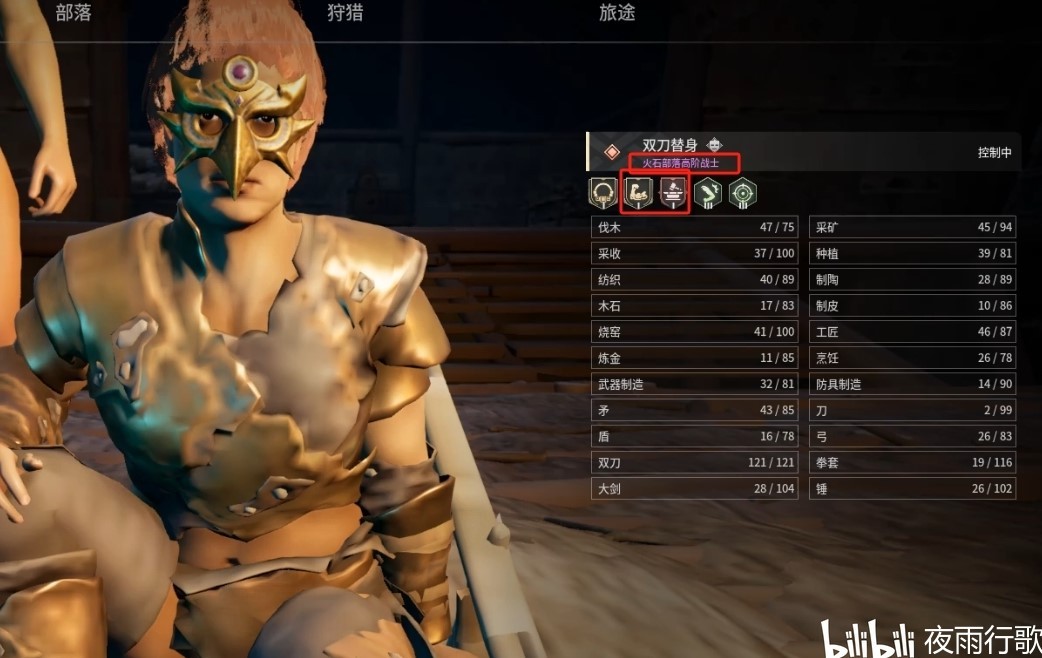Select the 采矿 skill row
The height and width of the screenshot is (658, 1042).
pos(912,228)
